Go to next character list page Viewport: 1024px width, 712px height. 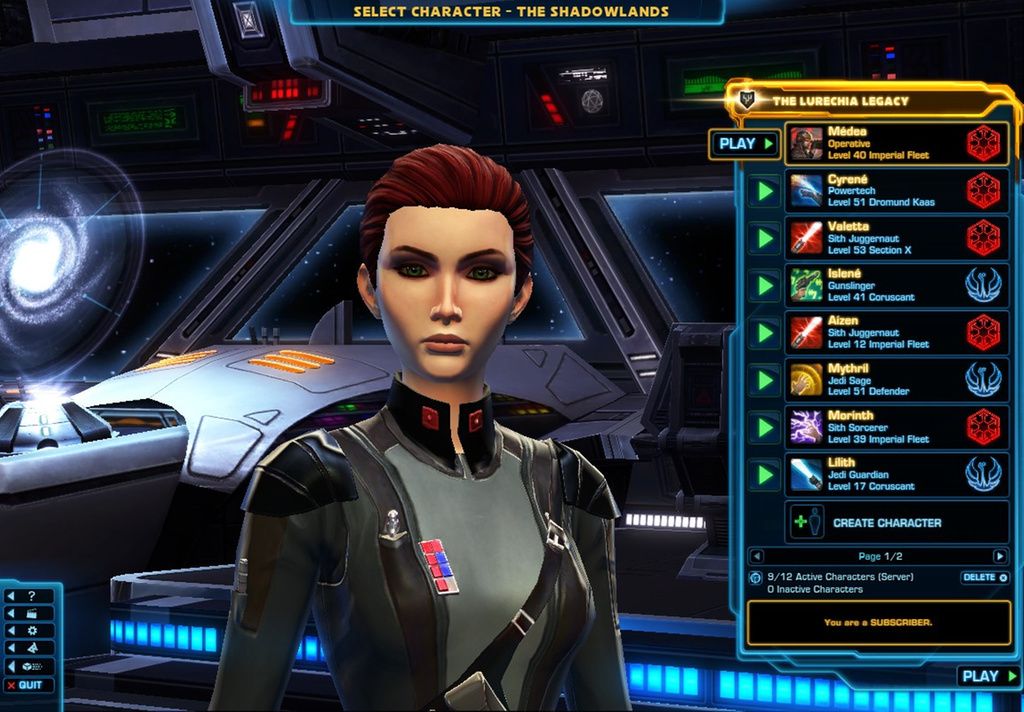[999, 556]
